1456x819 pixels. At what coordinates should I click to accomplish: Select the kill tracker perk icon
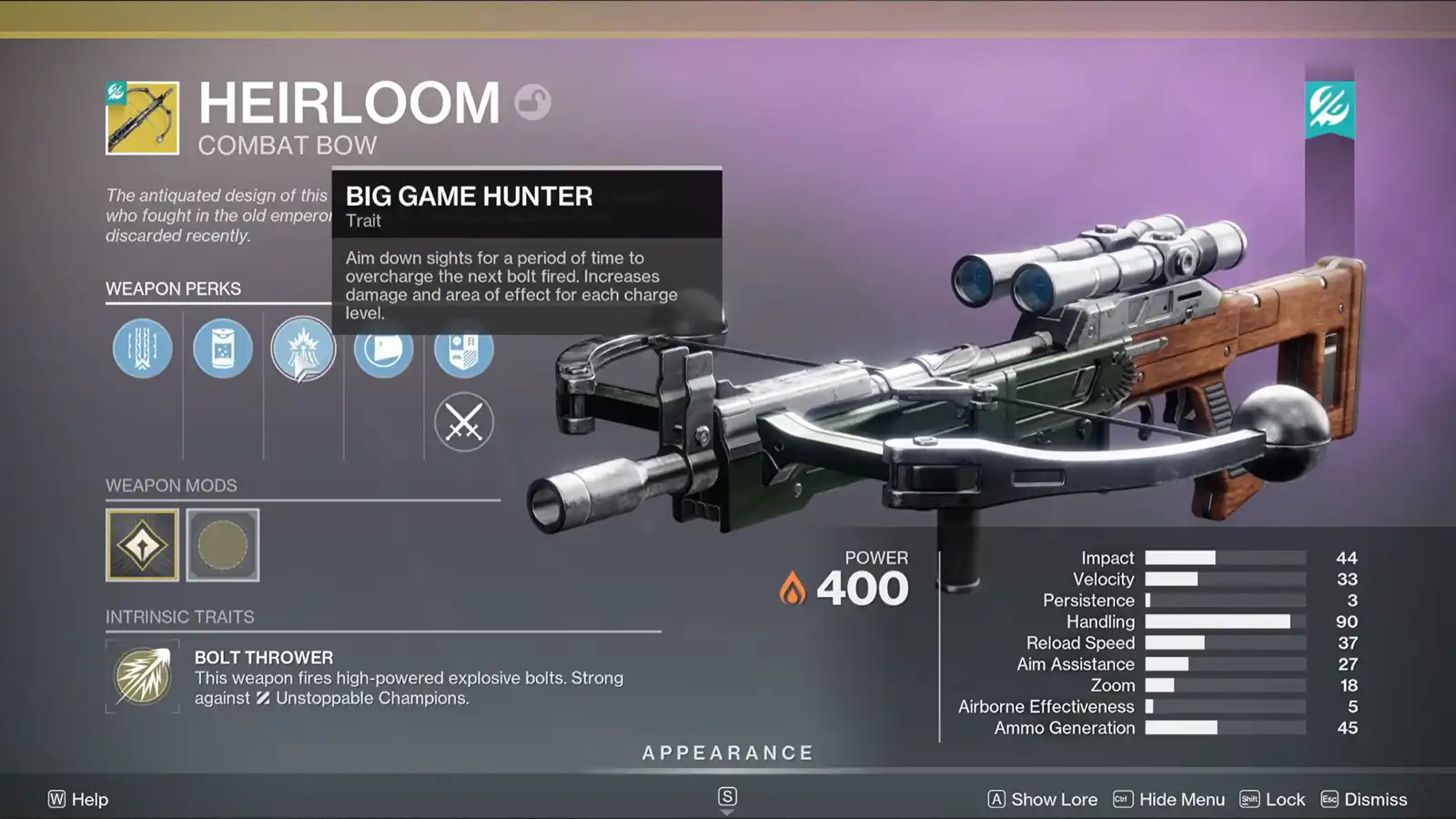pyautogui.click(x=464, y=349)
